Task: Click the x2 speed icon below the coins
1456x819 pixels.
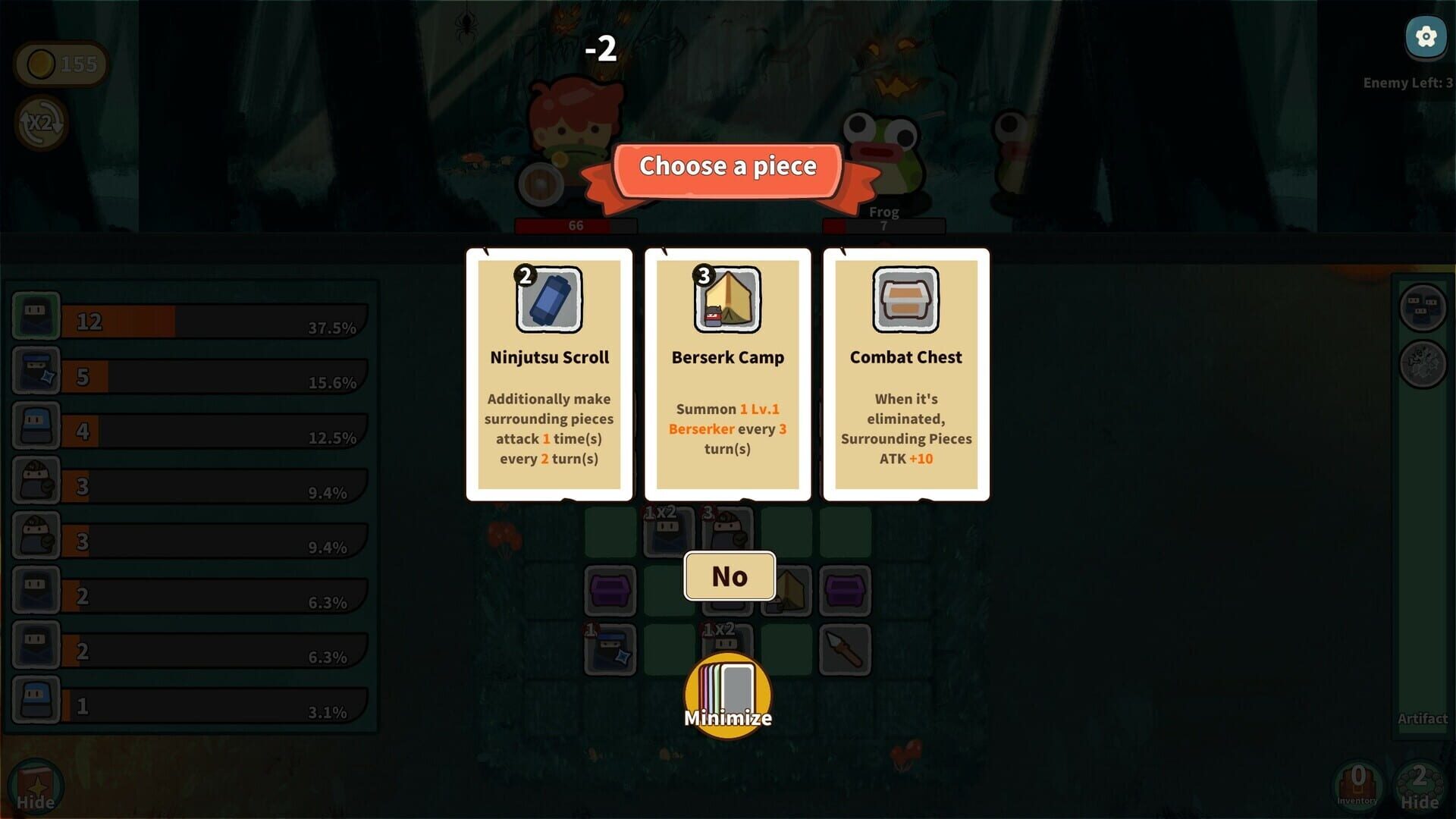Action: 42,124
